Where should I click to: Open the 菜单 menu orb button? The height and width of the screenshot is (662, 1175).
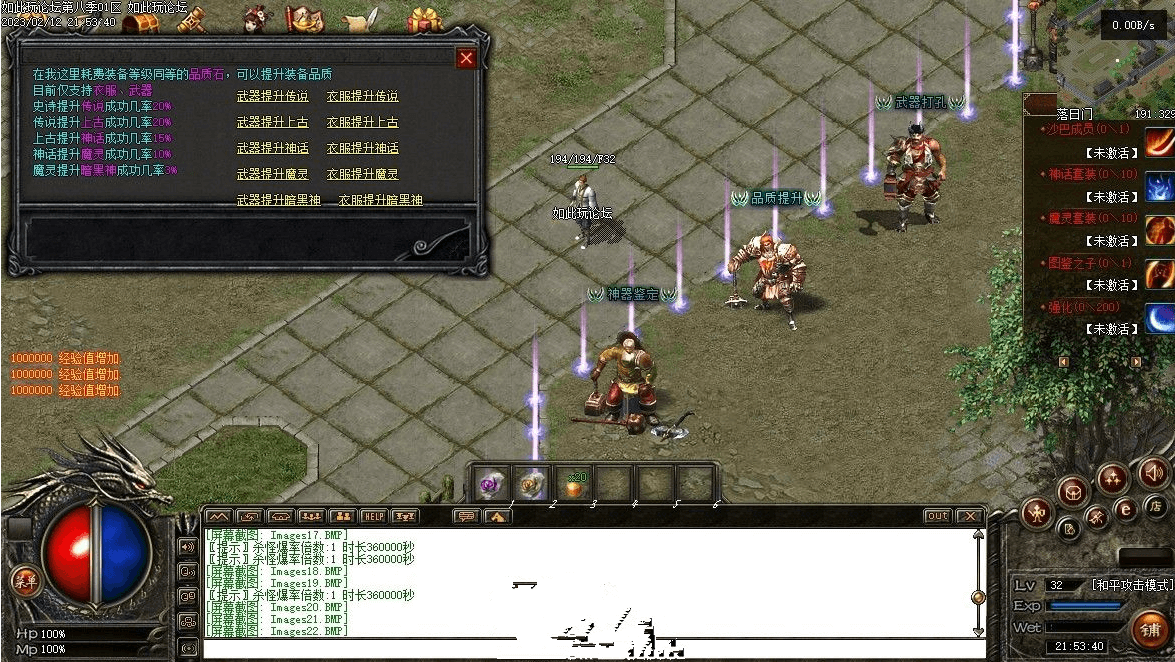[x=23, y=579]
